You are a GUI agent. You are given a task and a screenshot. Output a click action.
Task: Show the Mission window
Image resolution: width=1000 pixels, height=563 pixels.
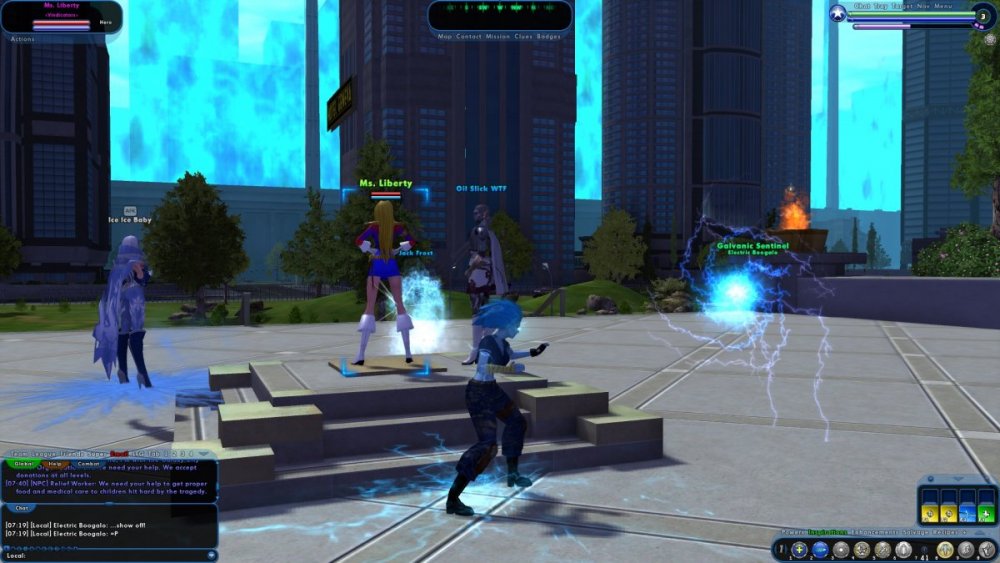point(497,35)
